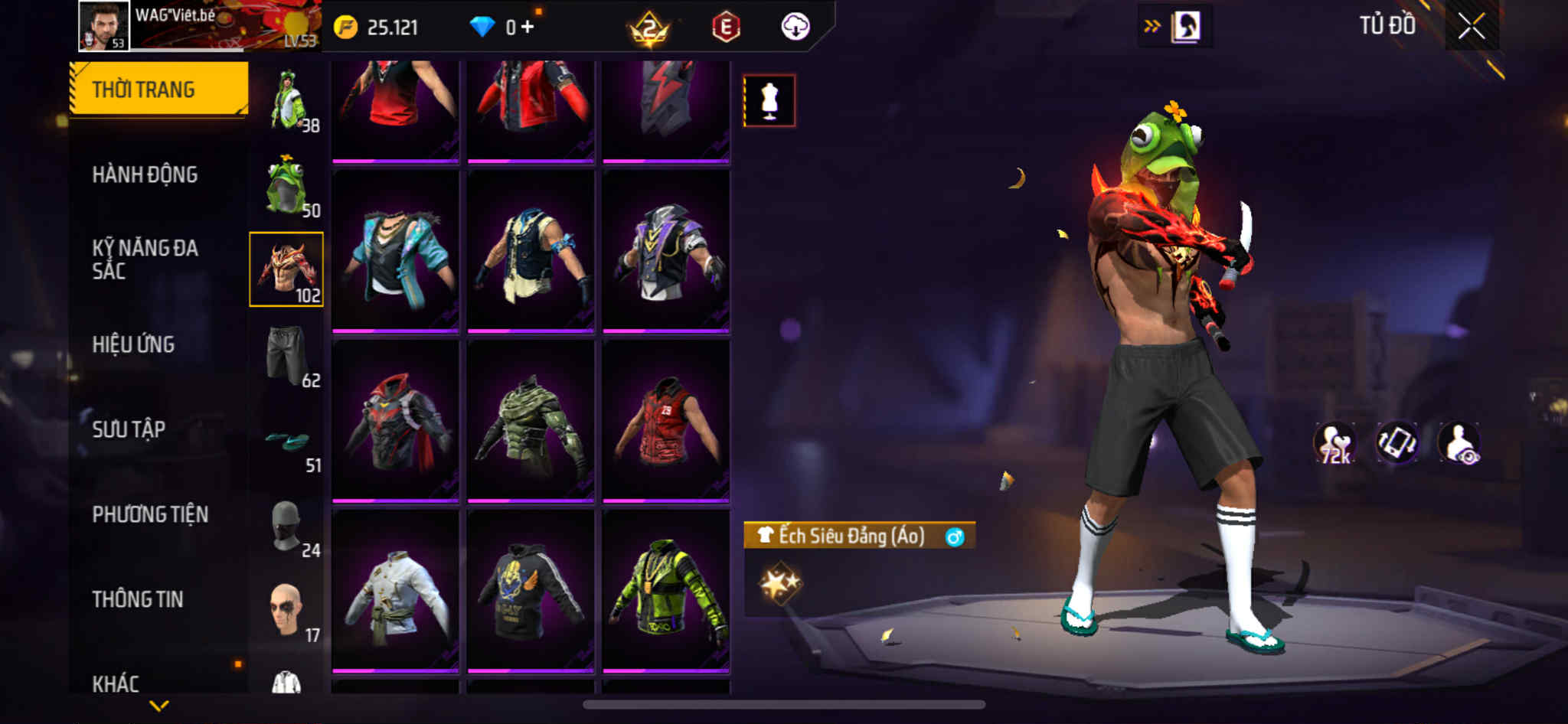Image resolution: width=1568 pixels, height=724 pixels.
Task: Close the wardrobe with the X button
Action: 1471,27
